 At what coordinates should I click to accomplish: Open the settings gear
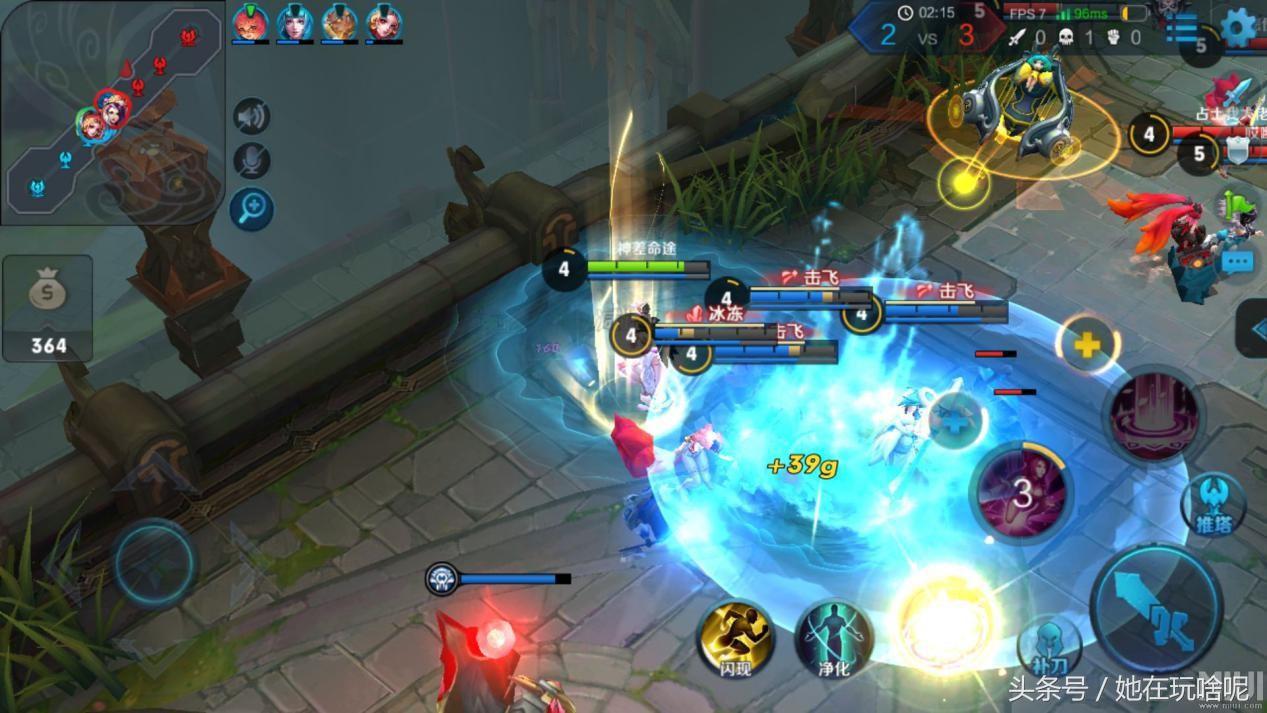(x=1239, y=27)
